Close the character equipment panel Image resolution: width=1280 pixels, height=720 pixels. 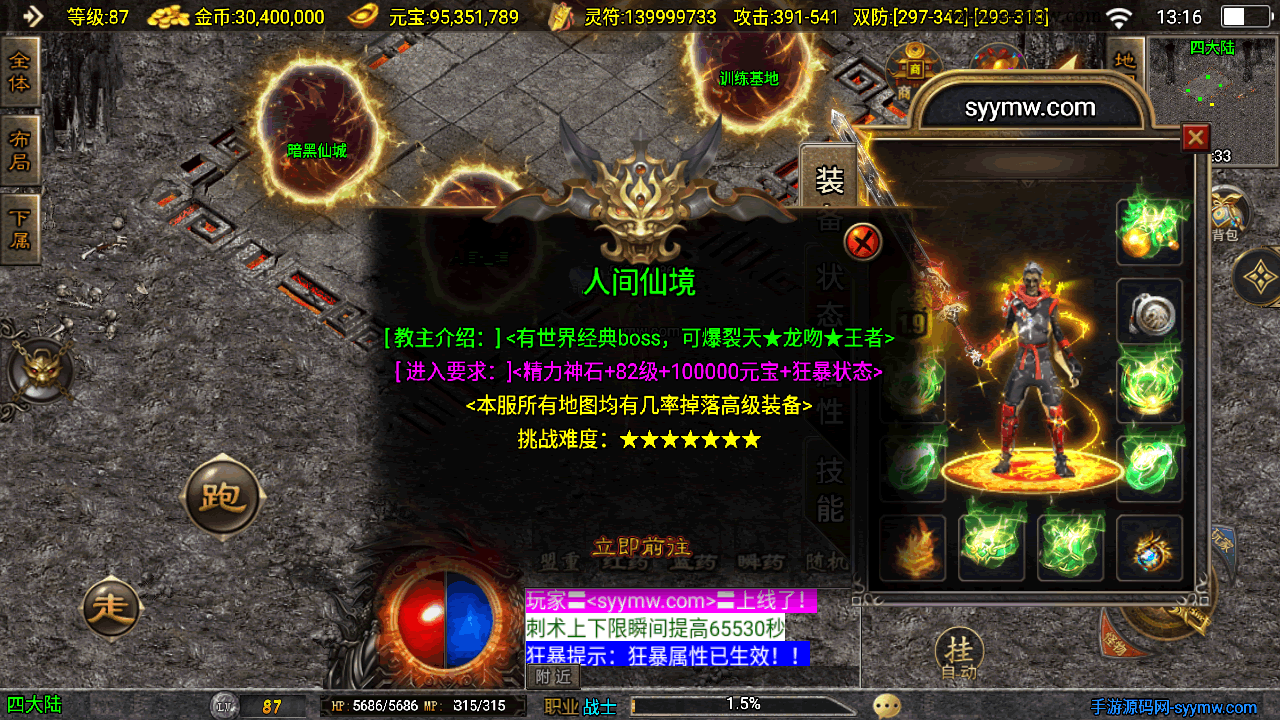click(x=1195, y=137)
